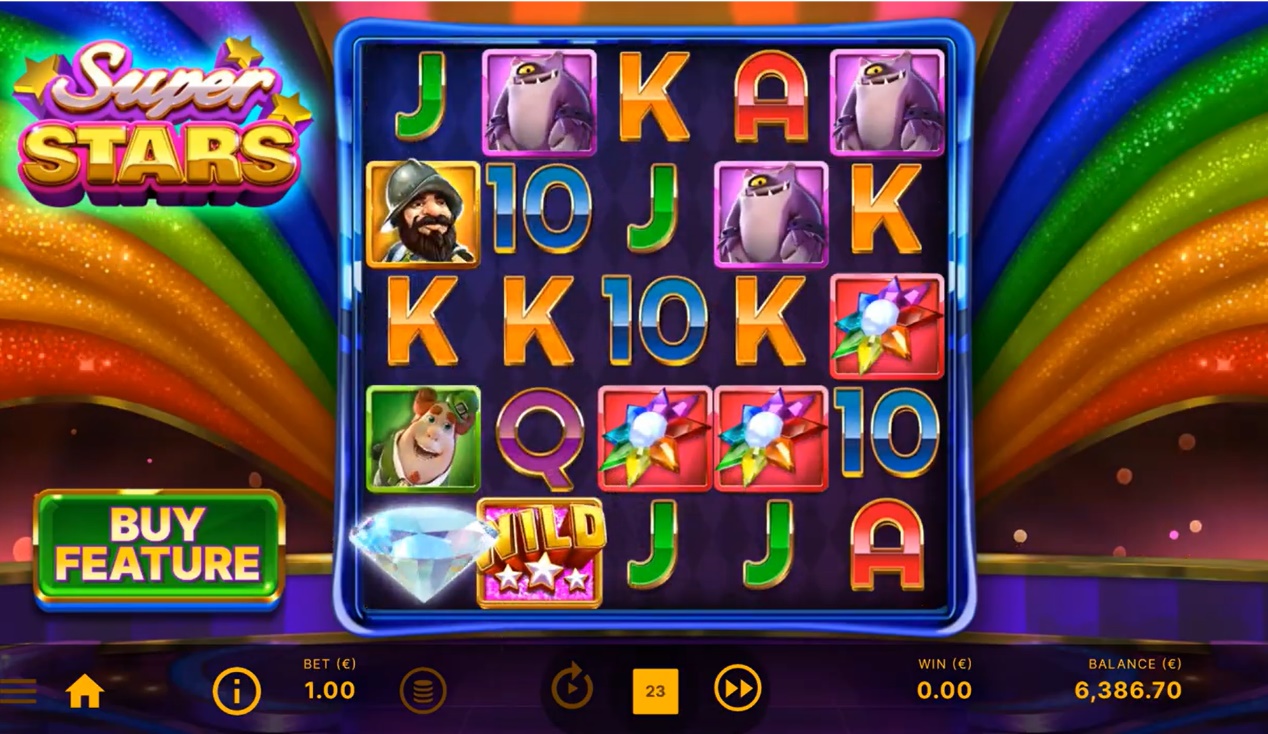Show the game info paytable
Image resolution: width=1268 pixels, height=734 pixels.
click(x=237, y=690)
